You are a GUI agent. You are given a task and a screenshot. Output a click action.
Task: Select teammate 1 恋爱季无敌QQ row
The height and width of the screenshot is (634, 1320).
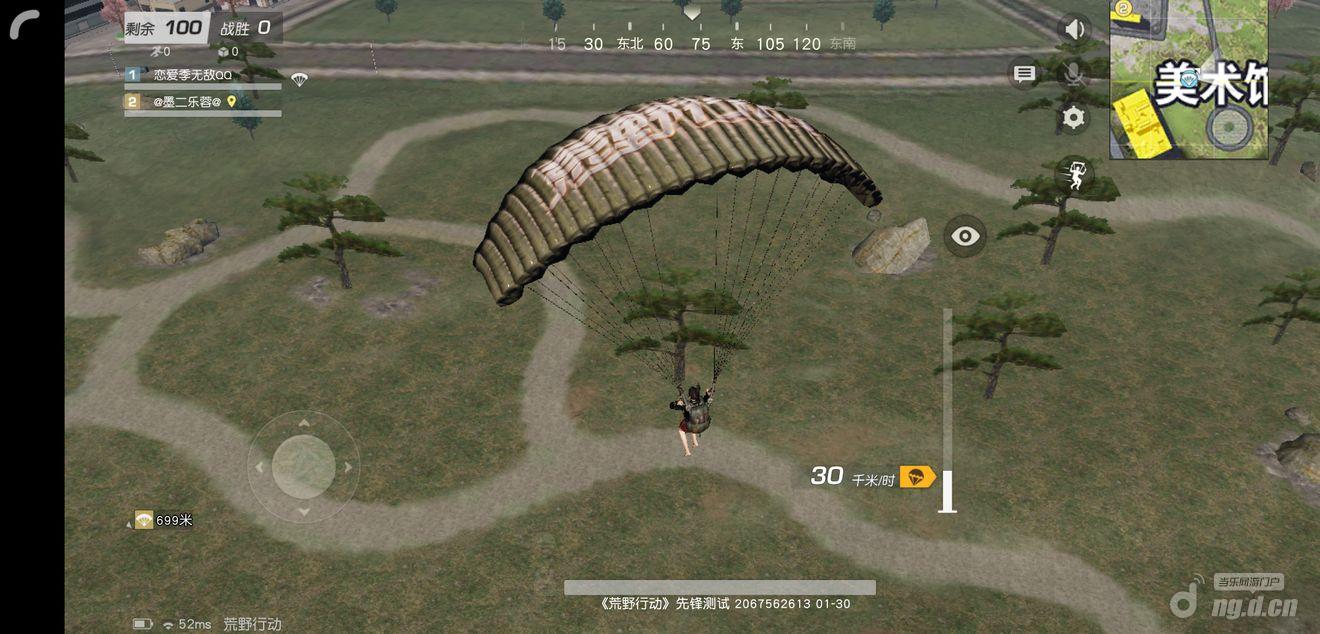(202, 76)
